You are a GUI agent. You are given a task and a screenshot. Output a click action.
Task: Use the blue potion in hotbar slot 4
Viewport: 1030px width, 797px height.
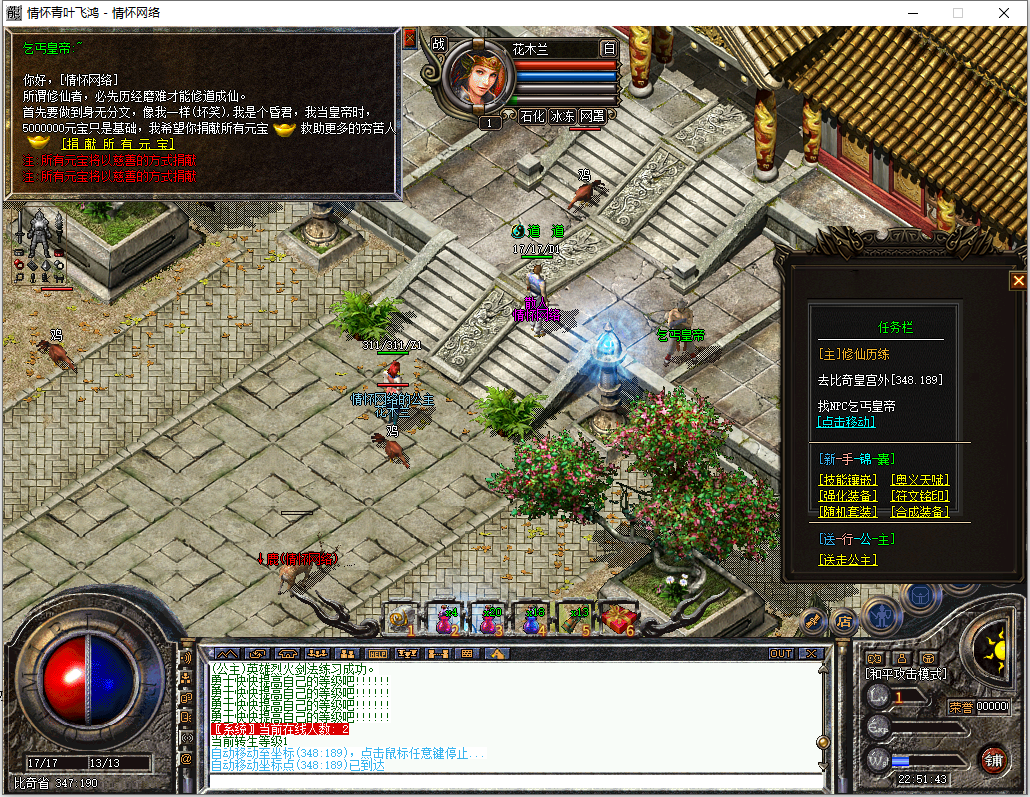(x=531, y=620)
